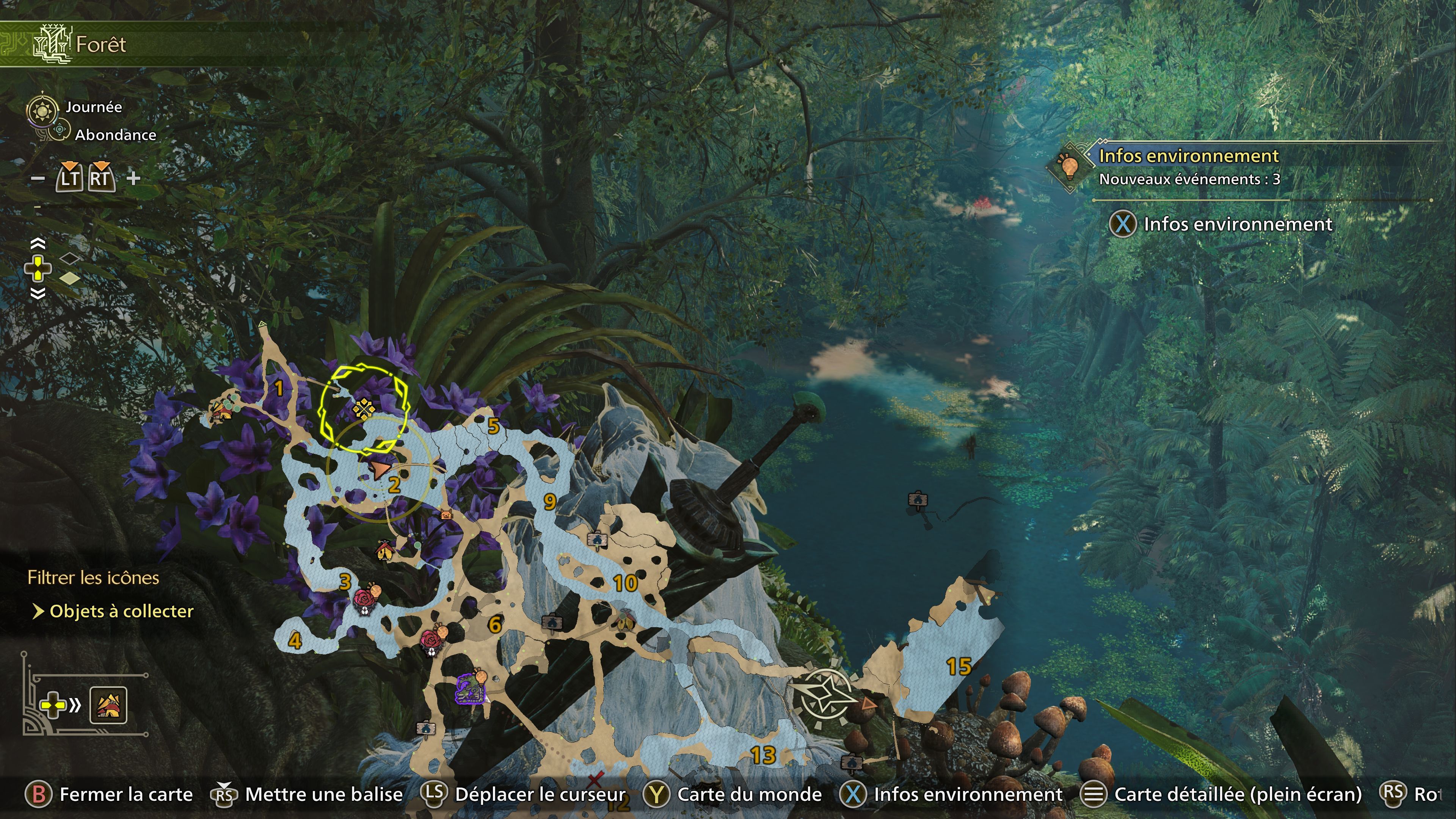Toggle the hollow diamond layer indicator
The height and width of the screenshot is (819, 1456).
click(70, 259)
